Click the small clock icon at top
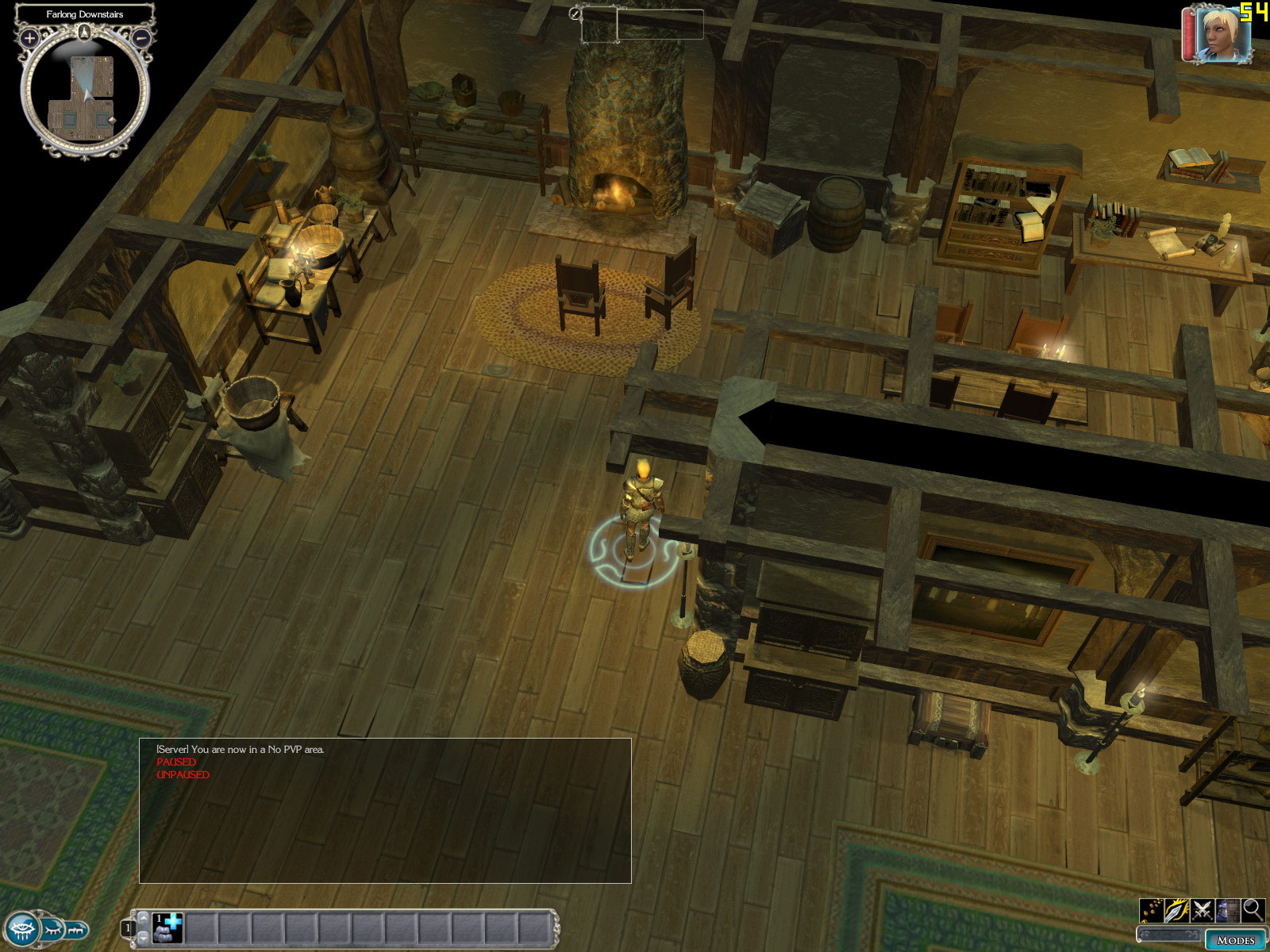 [x=575, y=13]
